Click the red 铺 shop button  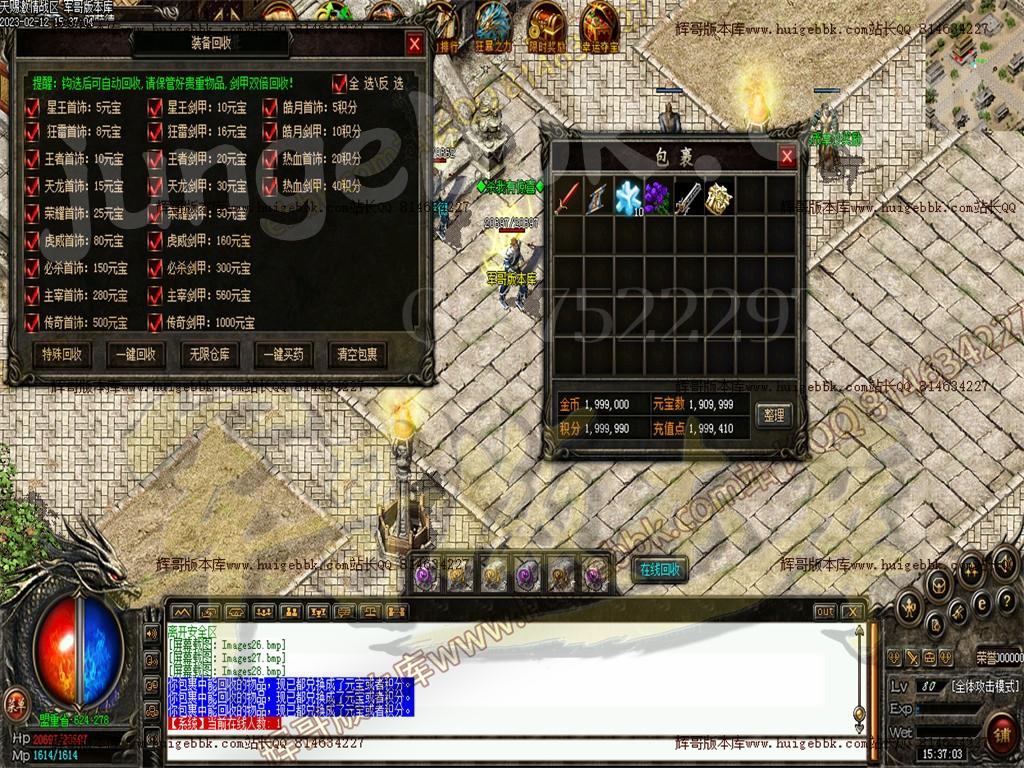[1000, 735]
